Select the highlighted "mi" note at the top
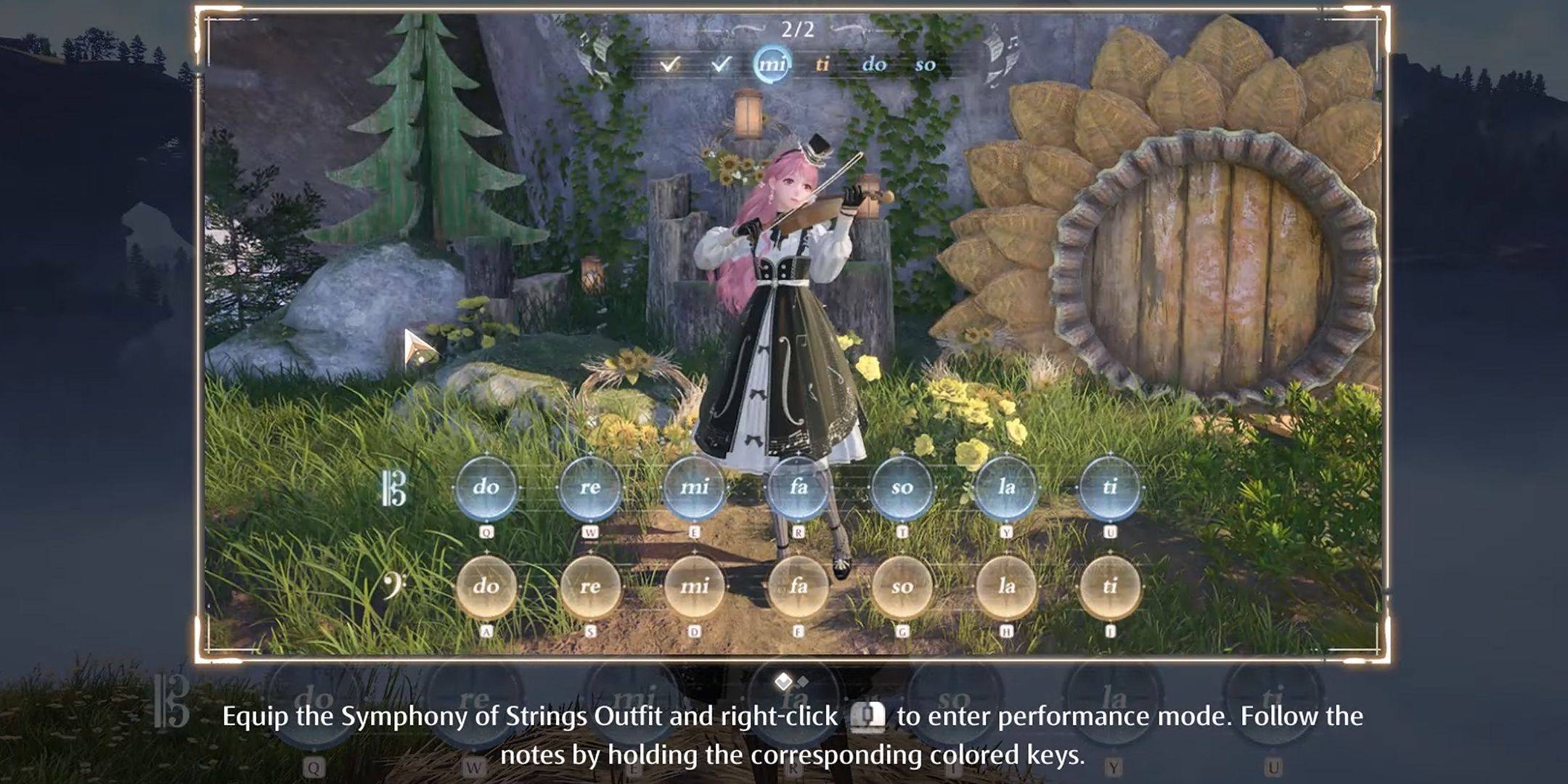The image size is (1568, 784). (771, 64)
